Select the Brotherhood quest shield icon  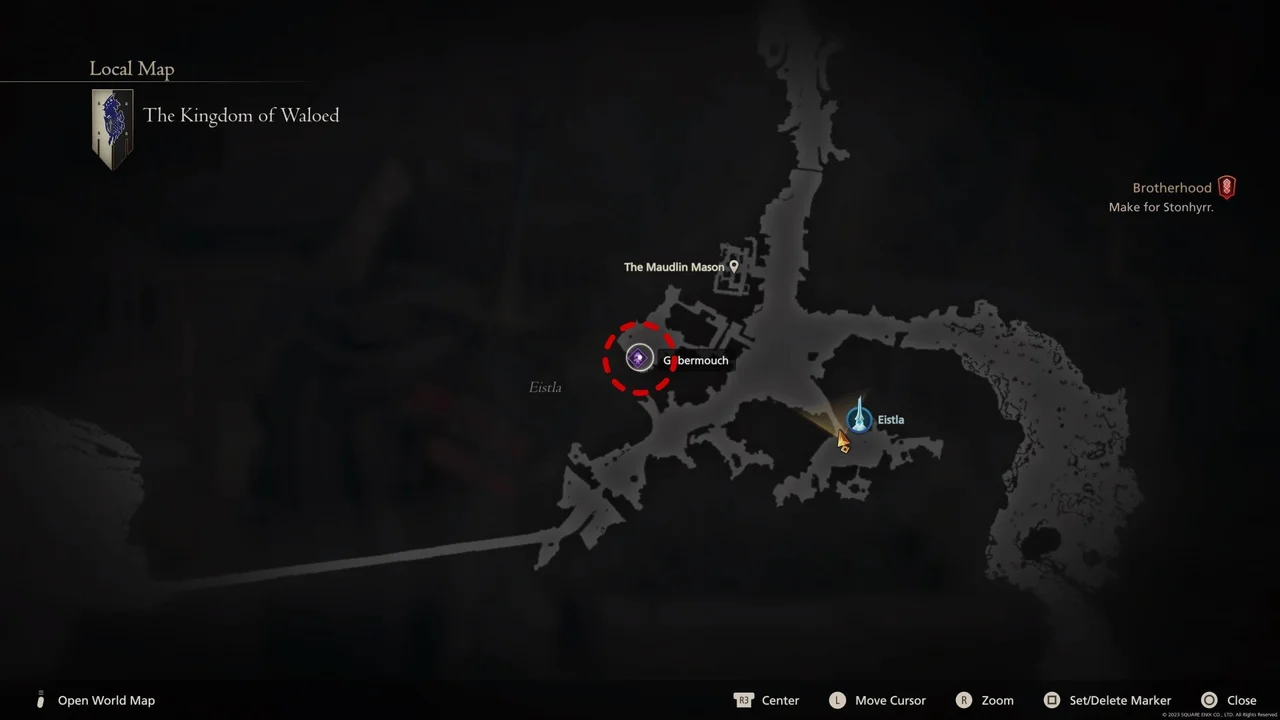click(1226, 186)
